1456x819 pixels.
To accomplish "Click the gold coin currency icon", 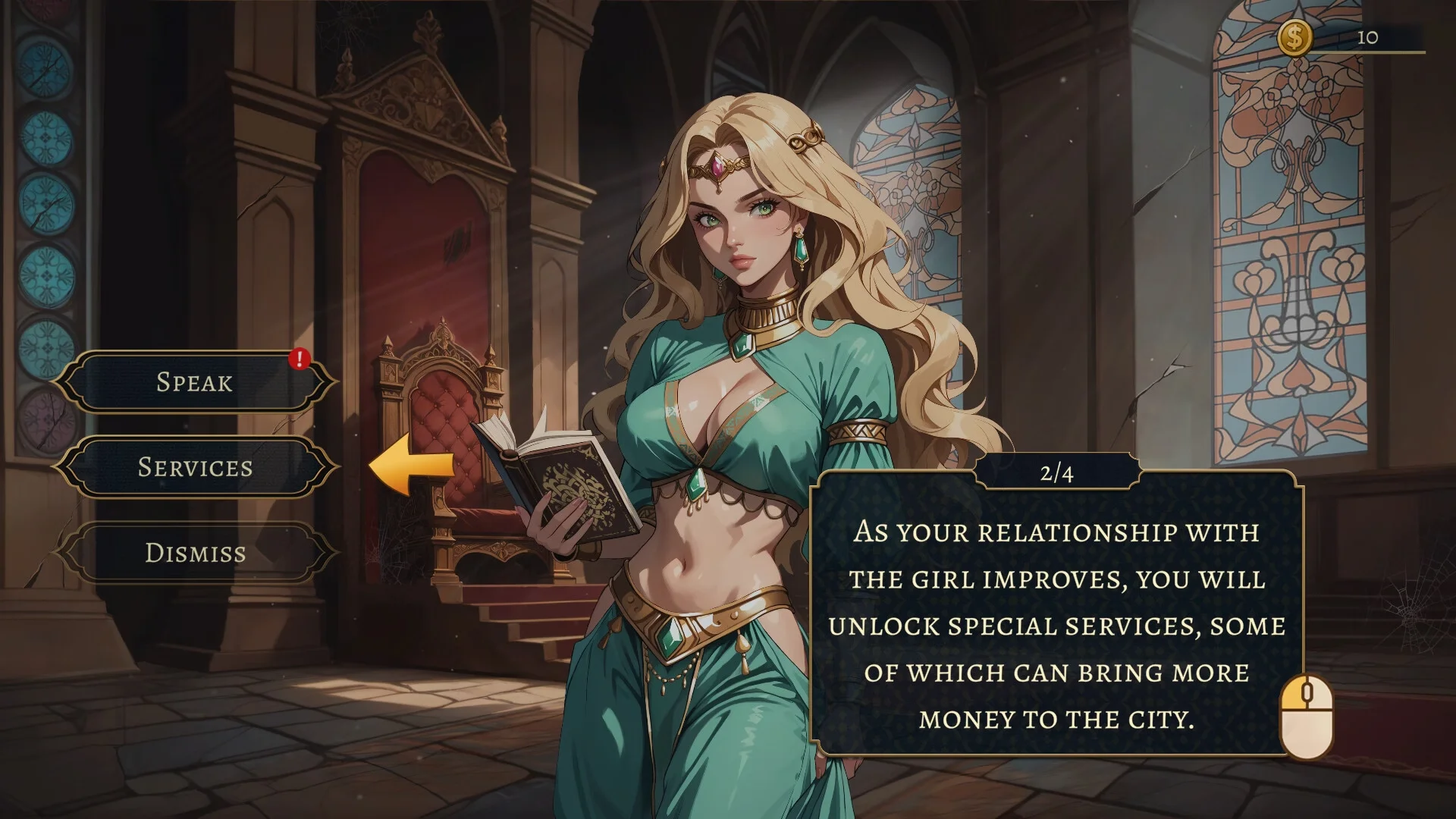I will point(1294,37).
